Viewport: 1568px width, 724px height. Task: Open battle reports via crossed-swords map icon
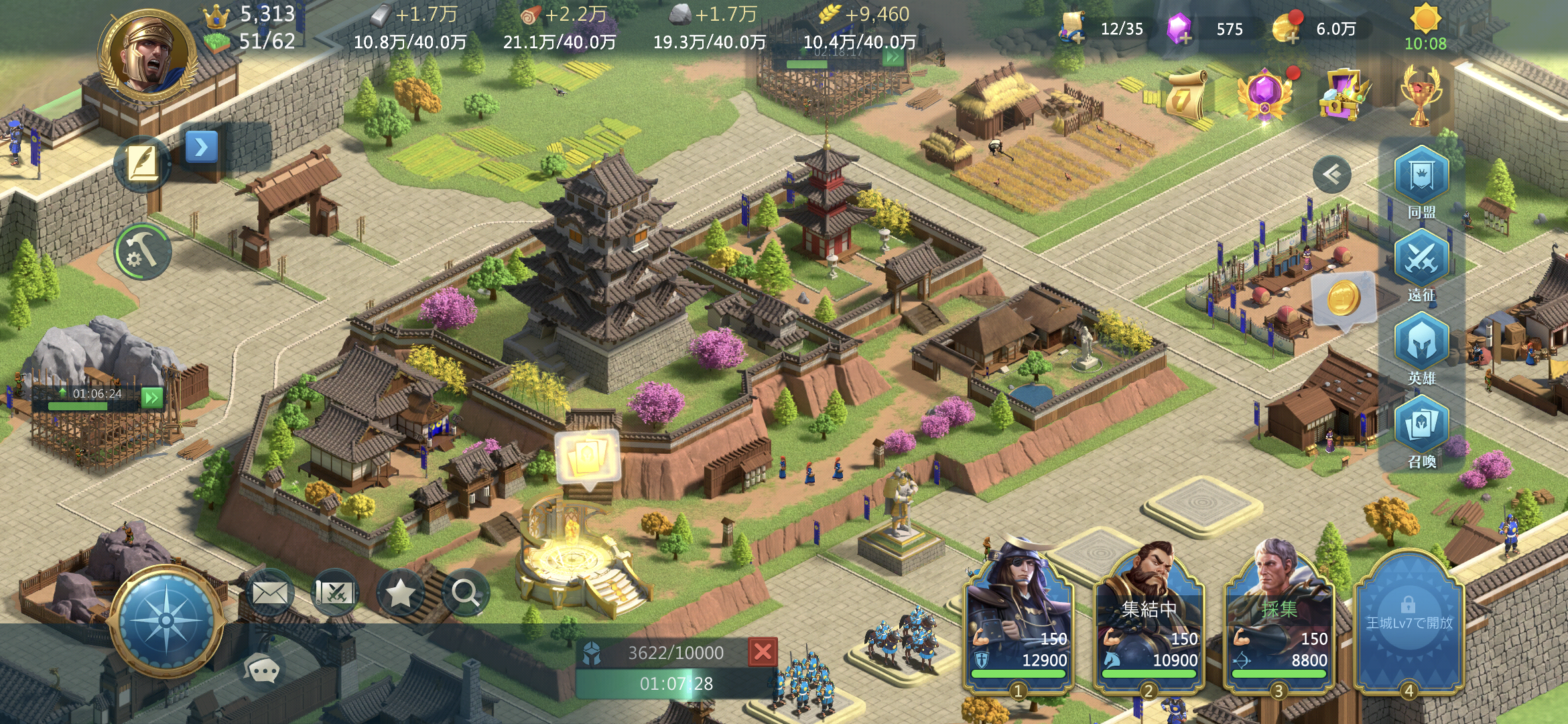[336, 593]
